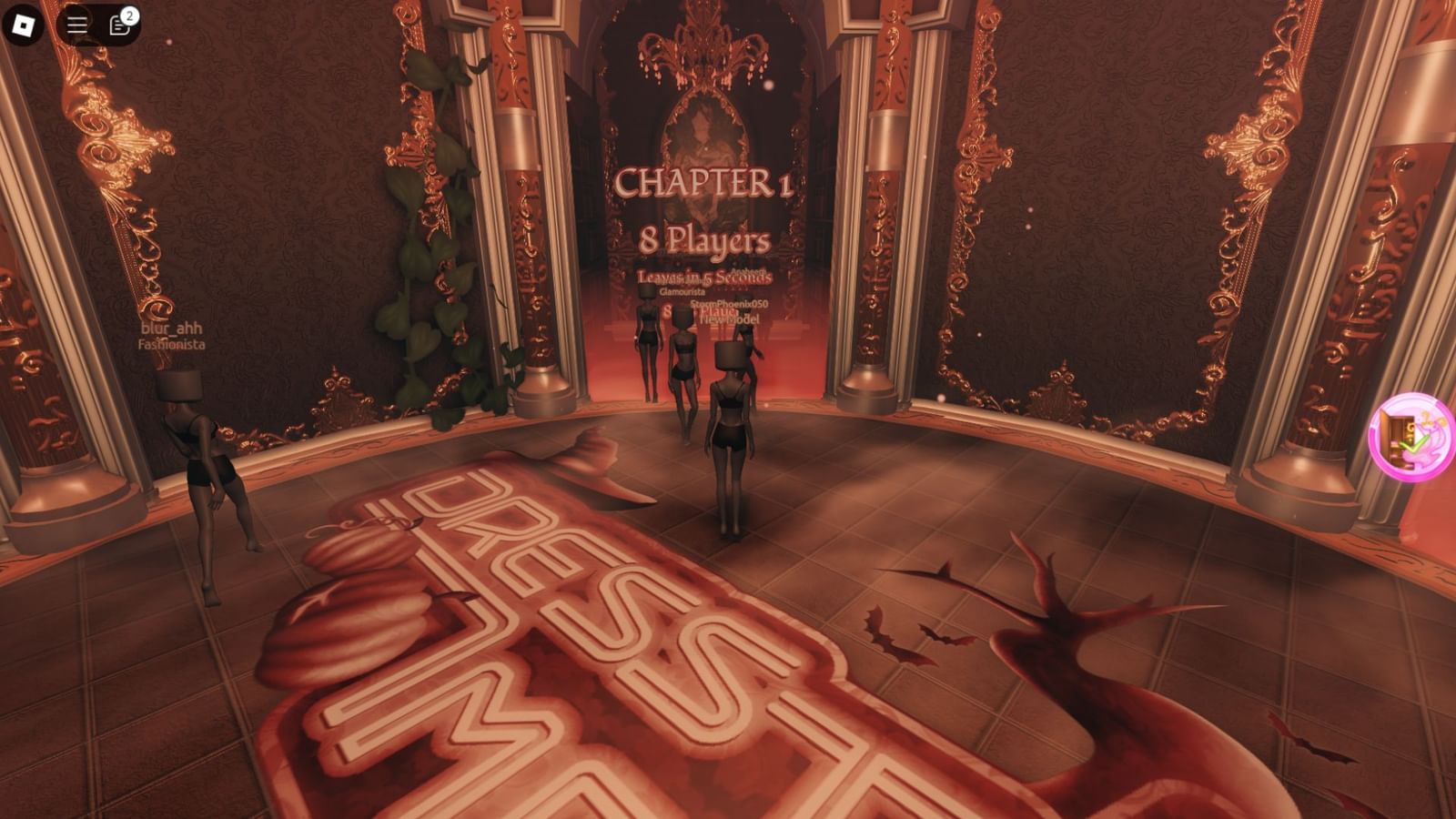The image size is (1456, 819).
Task: Click the Leaves in 5 Seconds countdown
Action: [x=705, y=276]
